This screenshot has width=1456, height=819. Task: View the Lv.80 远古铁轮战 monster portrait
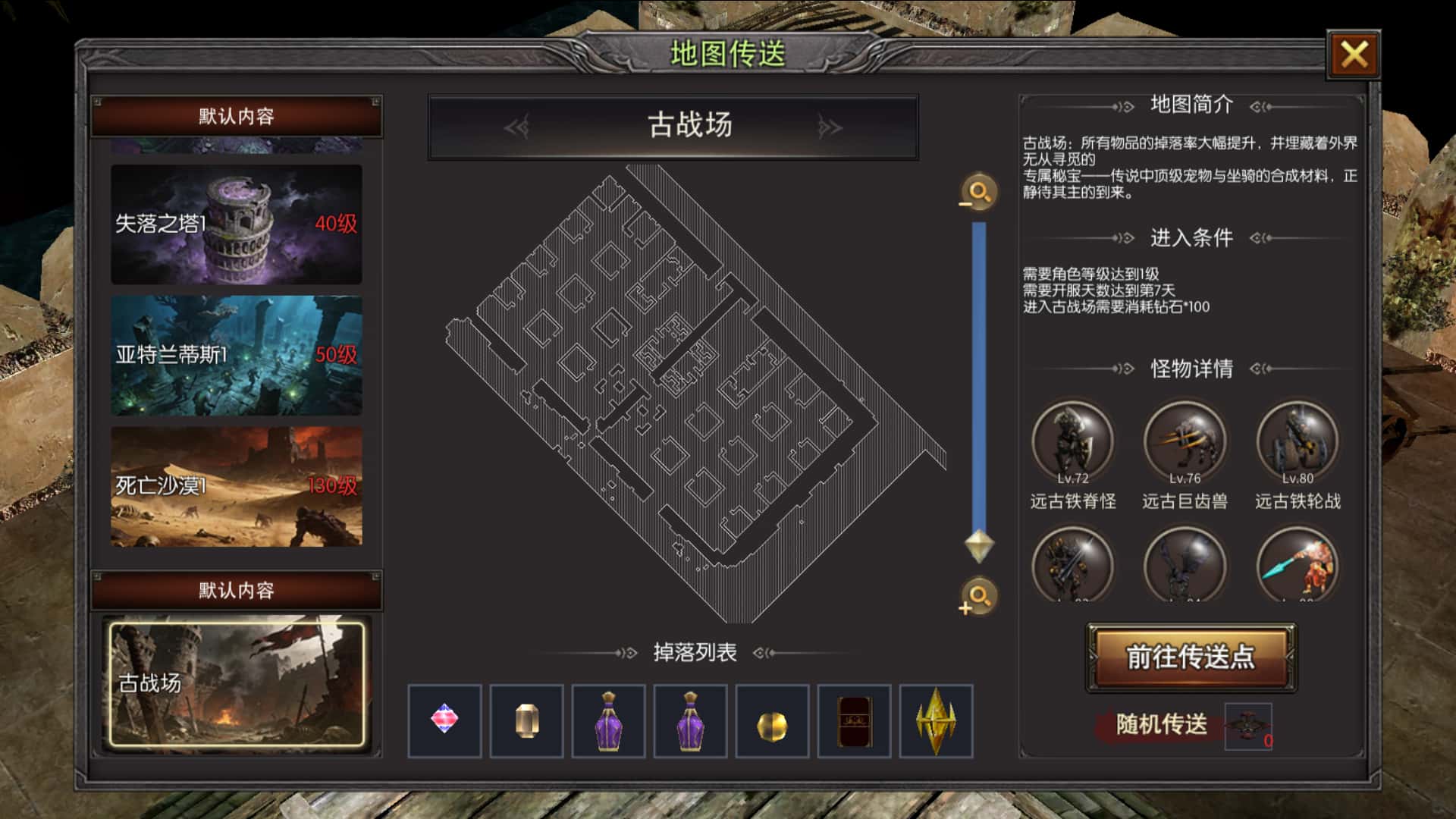click(1298, 440)
